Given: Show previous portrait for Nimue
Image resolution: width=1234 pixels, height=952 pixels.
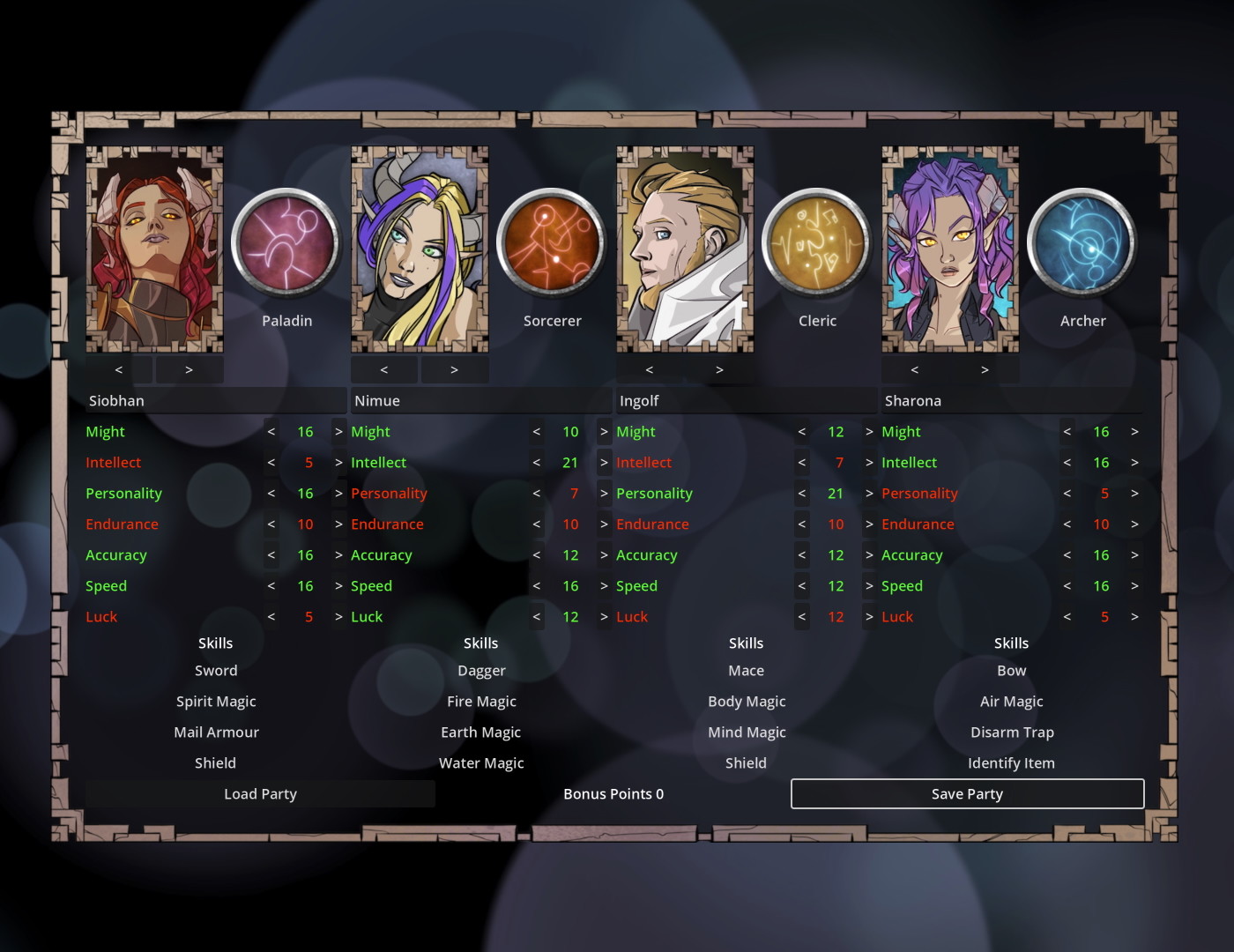Looking at the screenshot, I should (384, 369).
